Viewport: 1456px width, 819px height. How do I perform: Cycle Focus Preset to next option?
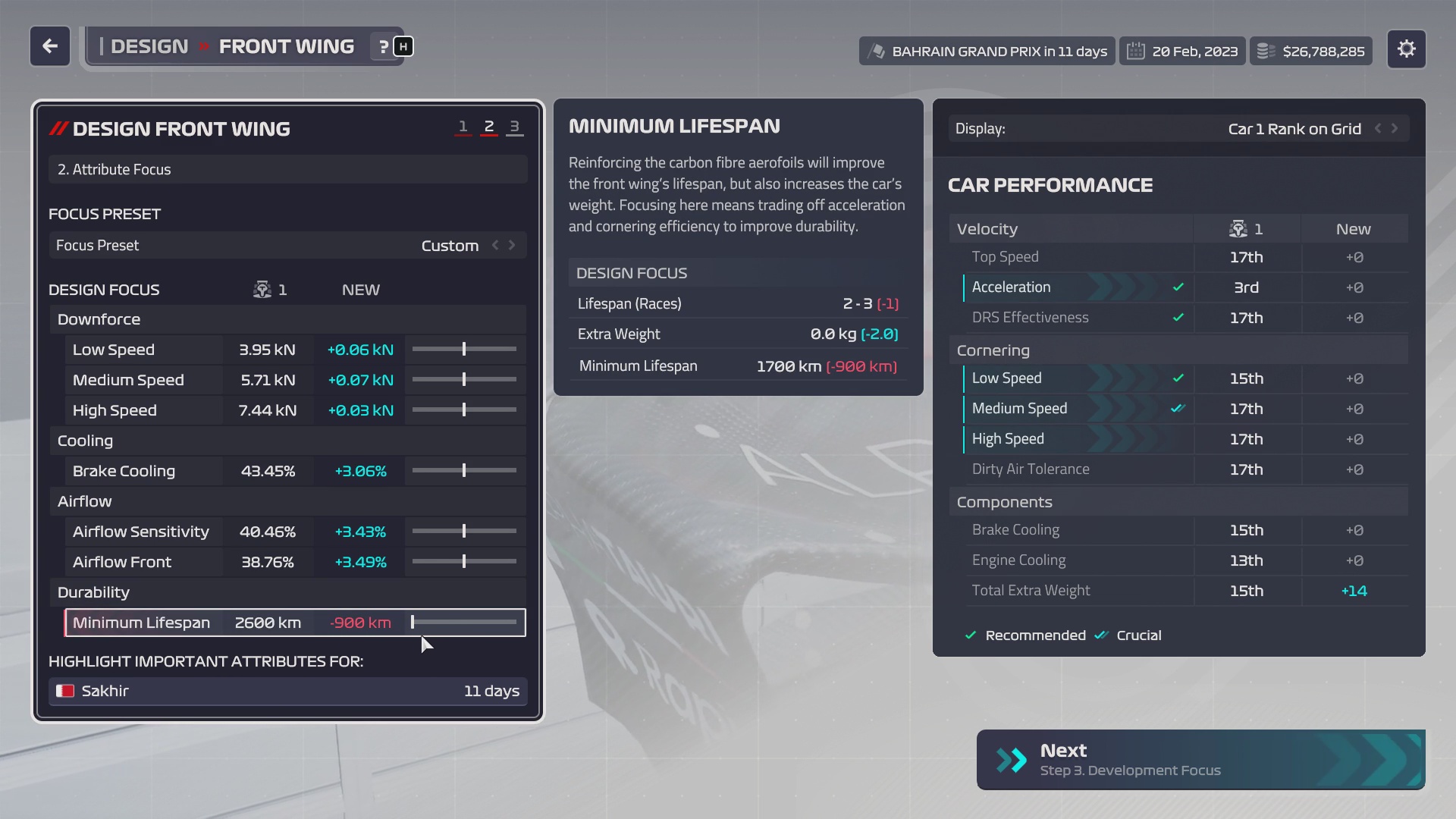(x=513, y=245)
